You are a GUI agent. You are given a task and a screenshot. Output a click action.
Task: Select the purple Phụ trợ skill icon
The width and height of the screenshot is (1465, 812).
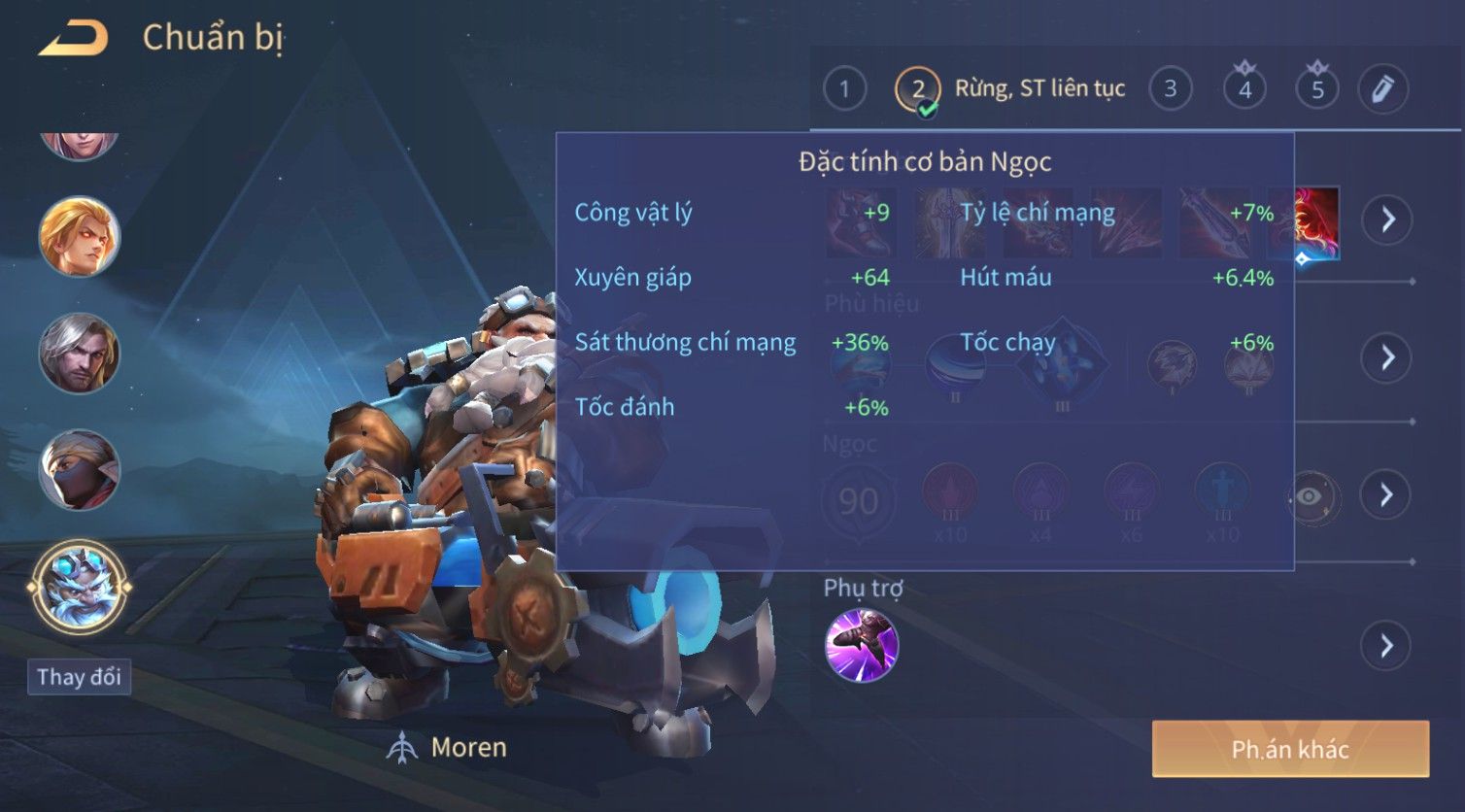[x=862, y=646]
